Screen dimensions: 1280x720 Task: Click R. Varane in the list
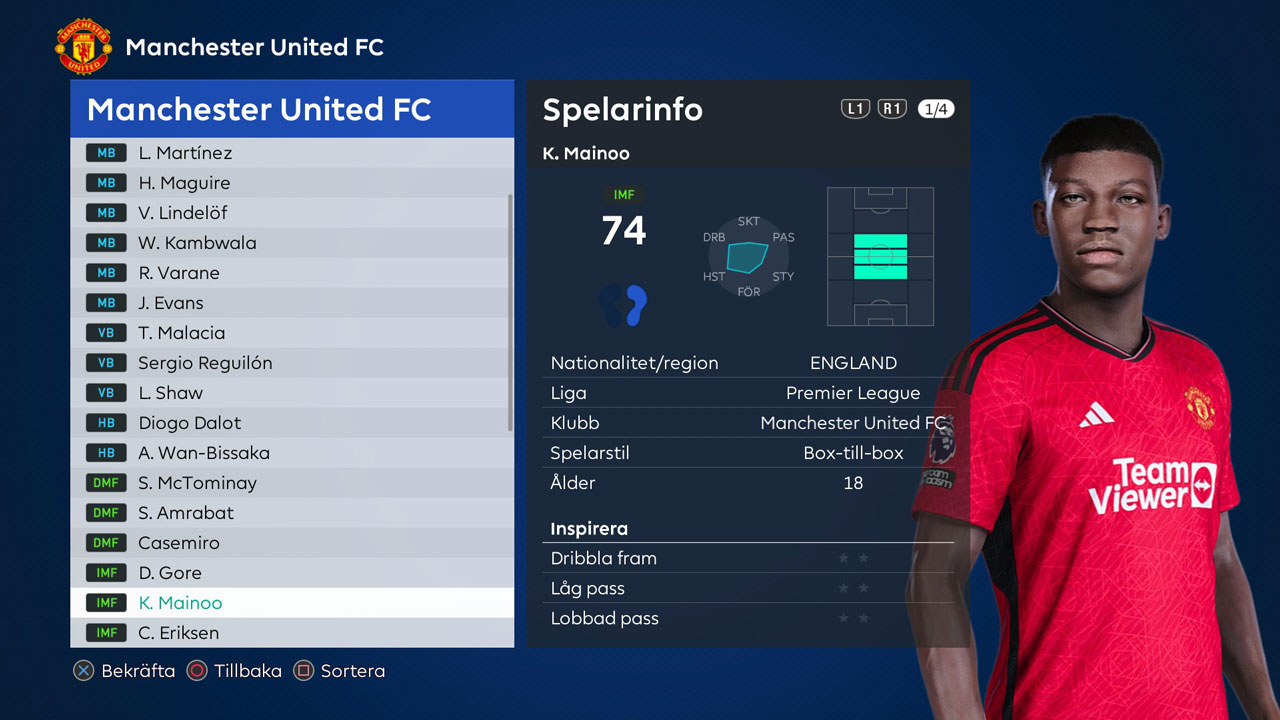click(x=290, y=273)
